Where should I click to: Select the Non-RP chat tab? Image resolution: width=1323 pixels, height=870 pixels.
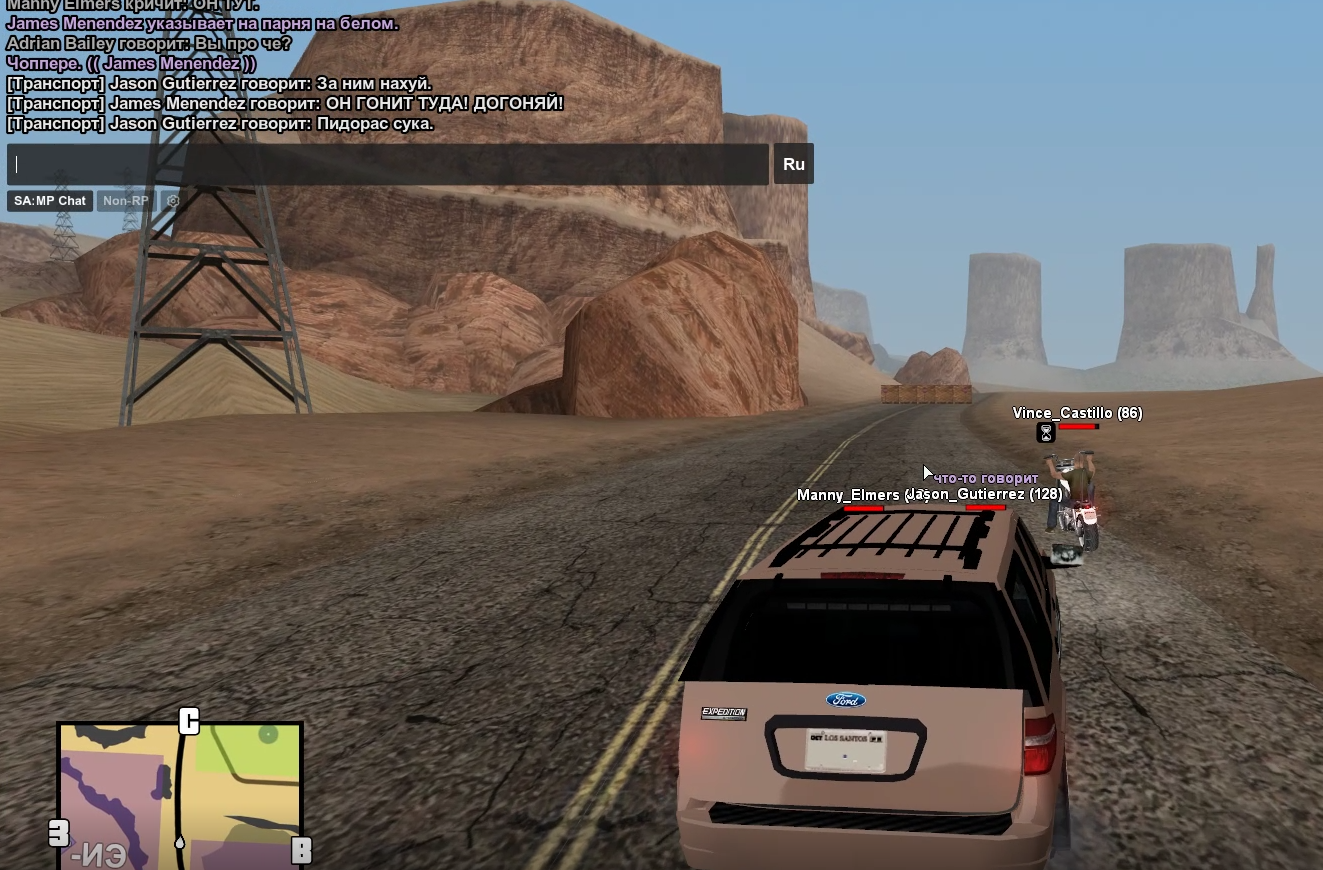126,201
